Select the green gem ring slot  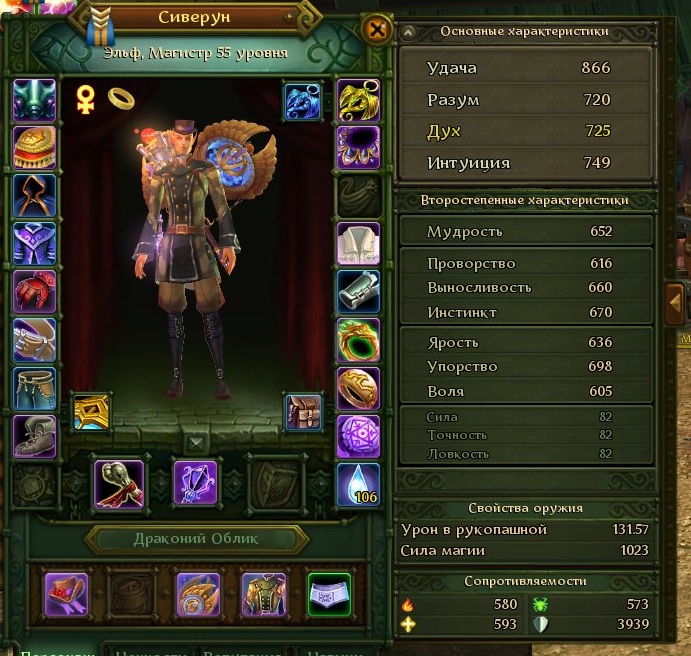tap(359, 340)
